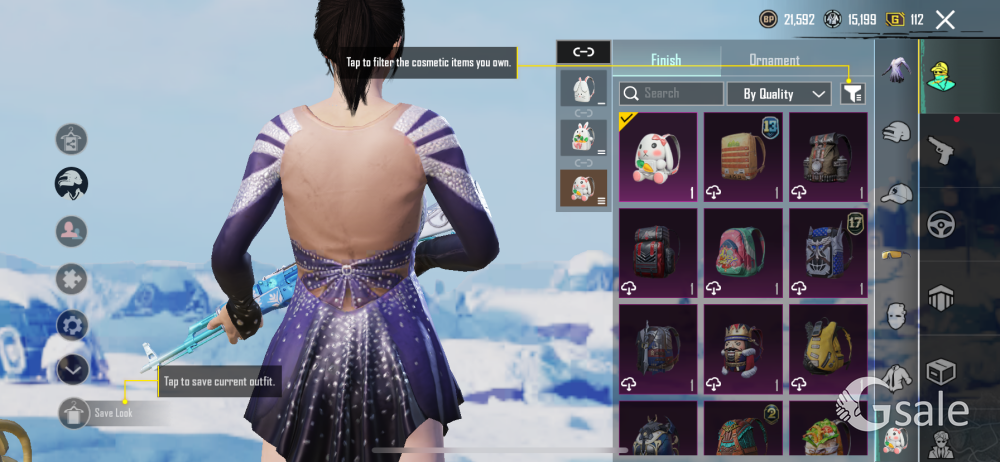The width and height of the screenshot is (1000, 462).
Task: Select the cap headwear category
Action: pos(897,194)
